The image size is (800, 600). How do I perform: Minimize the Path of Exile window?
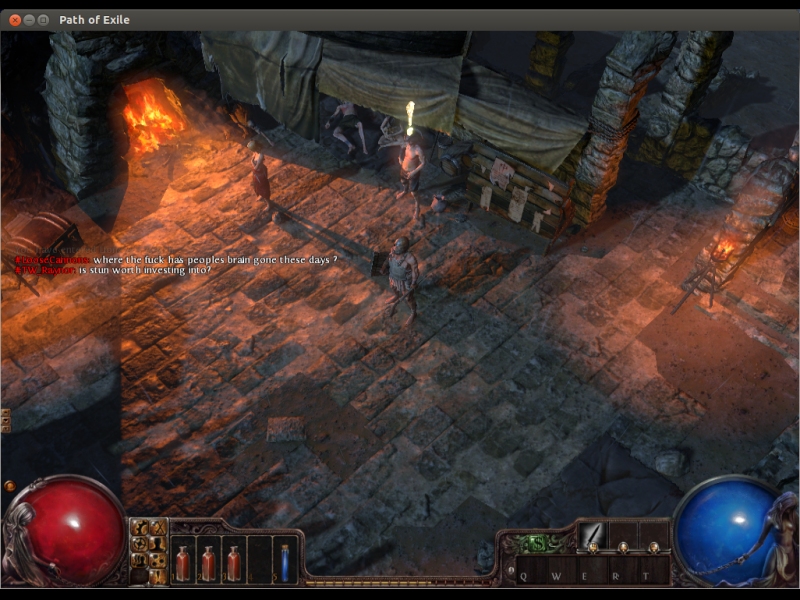[x=28, y=19]
